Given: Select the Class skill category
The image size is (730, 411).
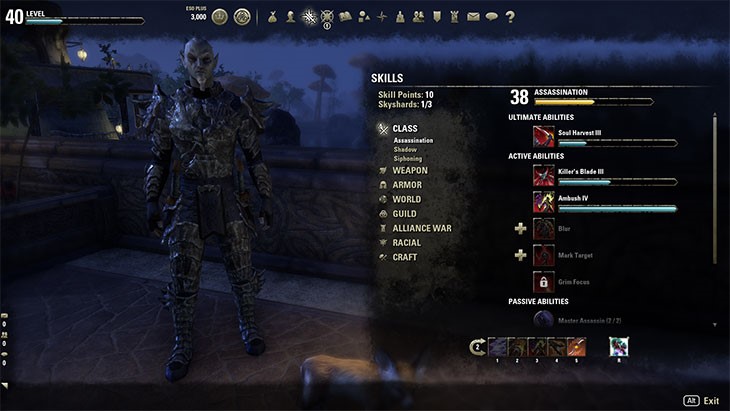Looking at the screenshot, I should (404, 128).
